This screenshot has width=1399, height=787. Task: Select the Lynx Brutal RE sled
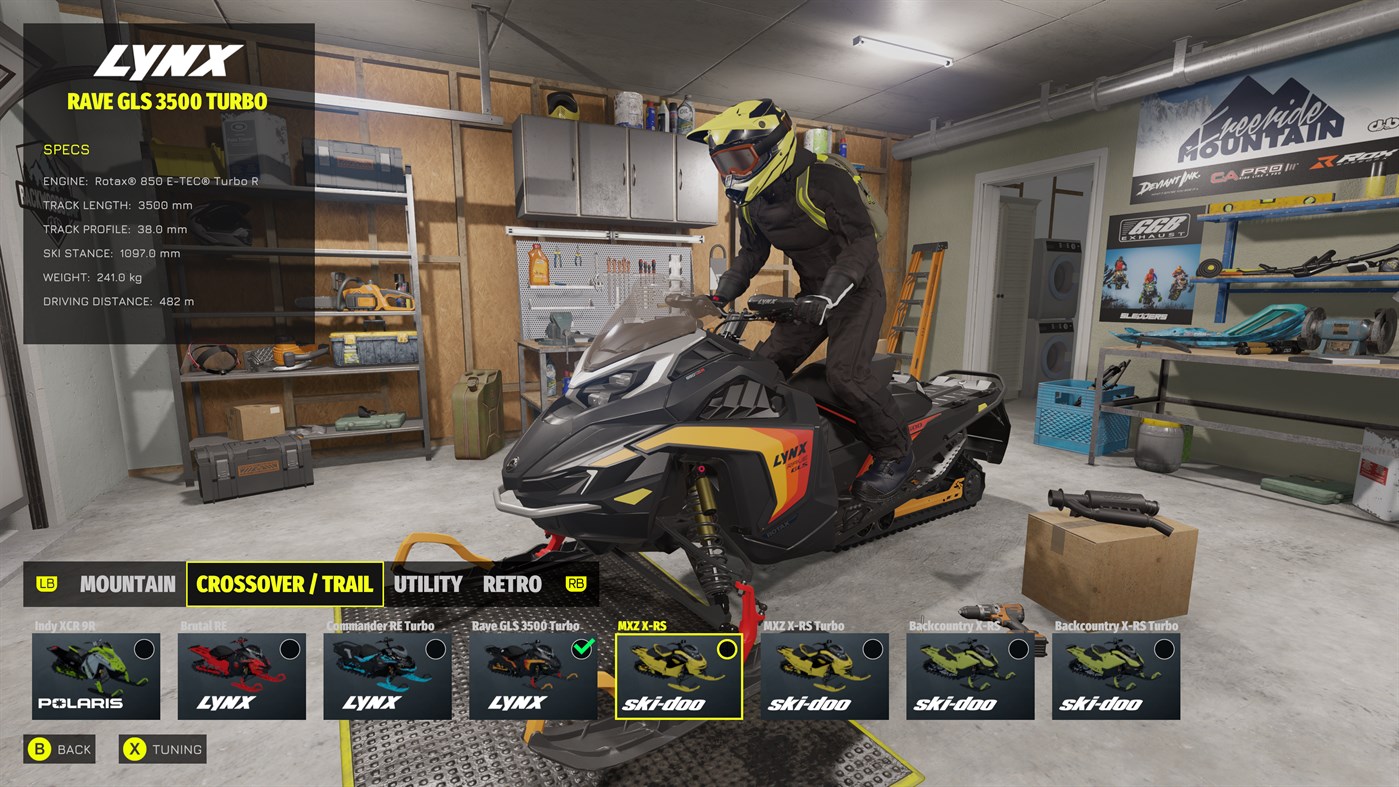click(x=242, y=675)
